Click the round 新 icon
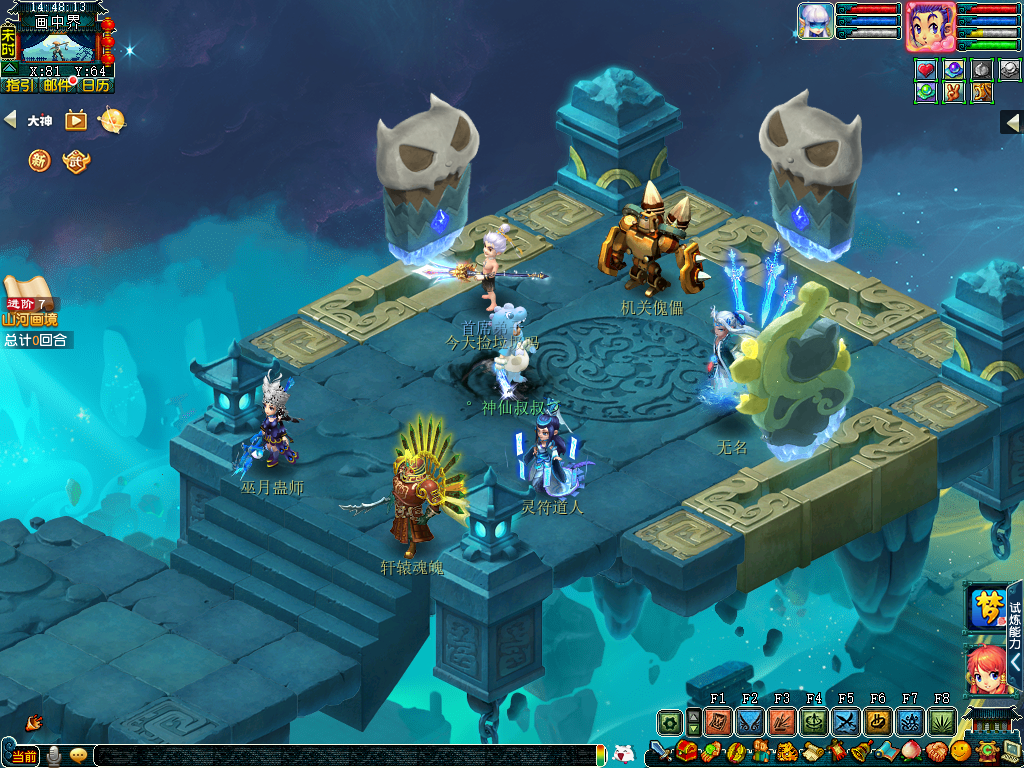The image size is (1024, 768). (39, 160)
